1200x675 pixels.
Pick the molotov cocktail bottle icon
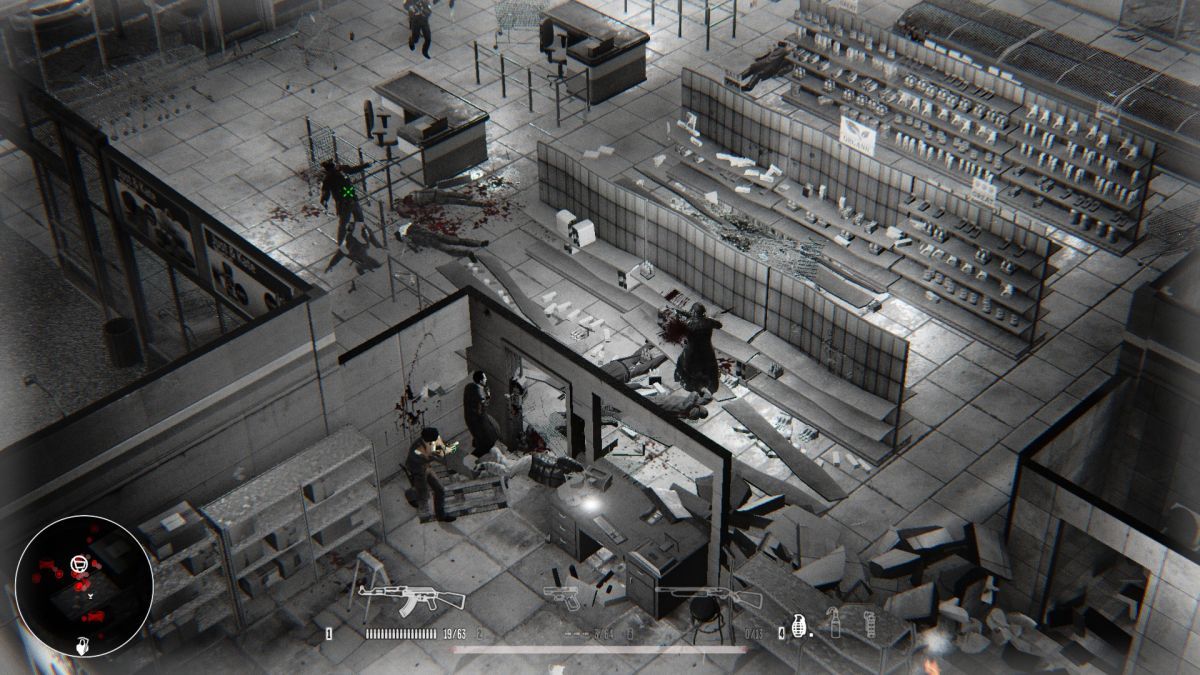pyautogui.click(x=834, y=623)
